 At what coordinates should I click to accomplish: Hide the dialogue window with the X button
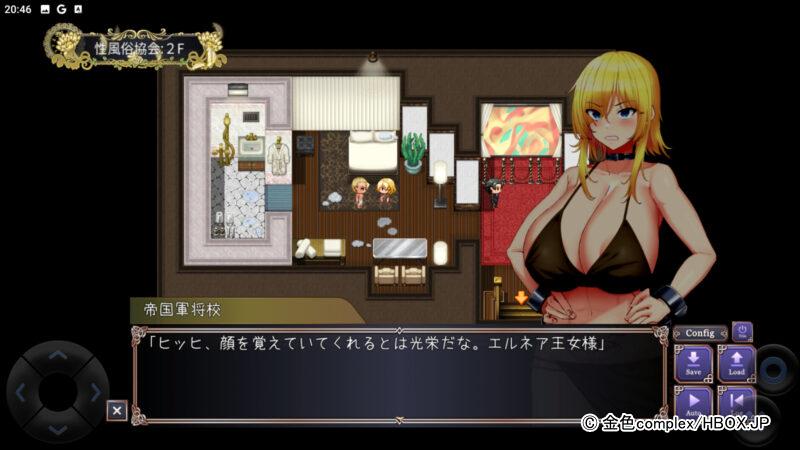117,410
